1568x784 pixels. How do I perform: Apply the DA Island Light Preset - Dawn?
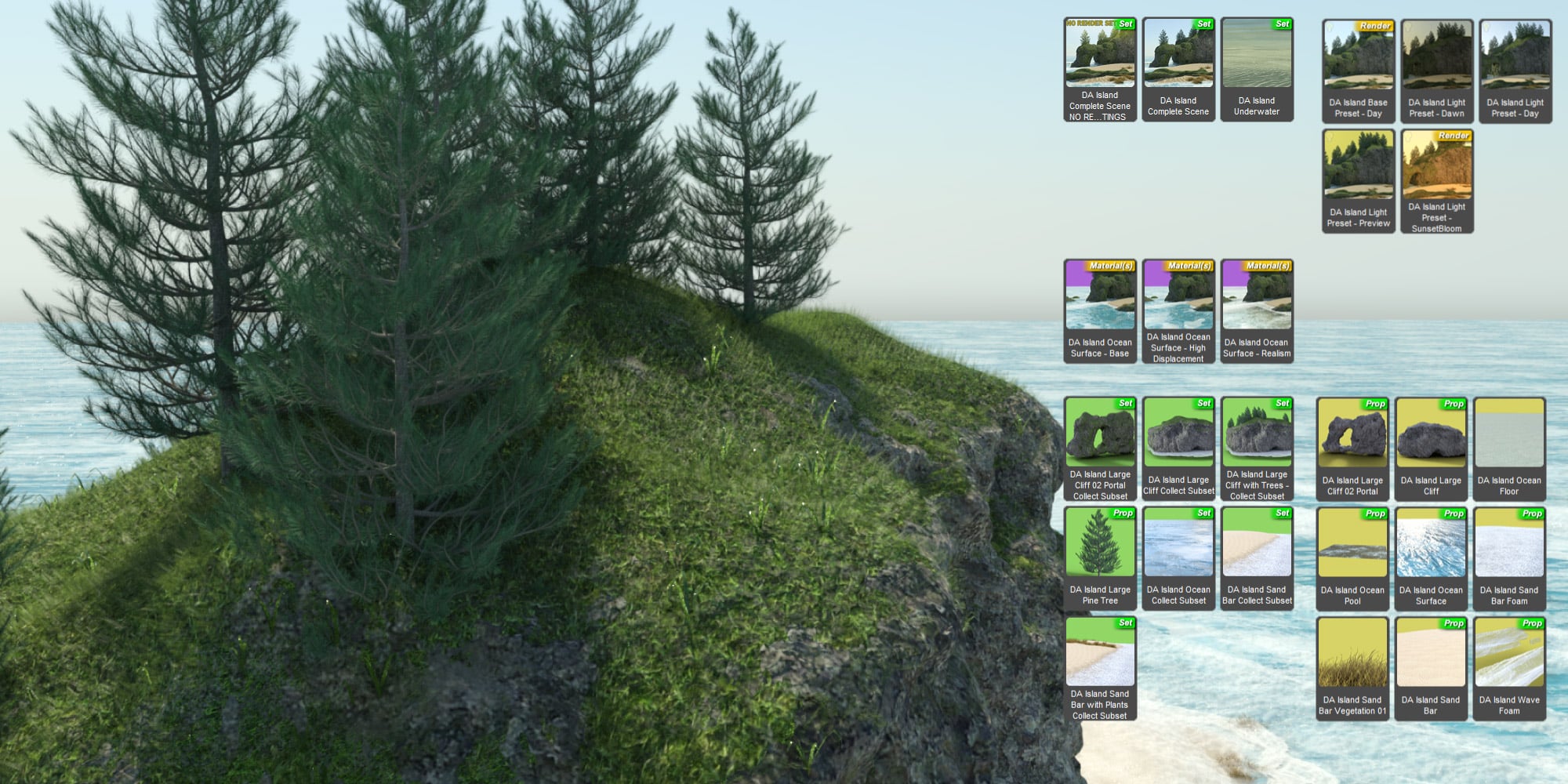coord(1436,63)
